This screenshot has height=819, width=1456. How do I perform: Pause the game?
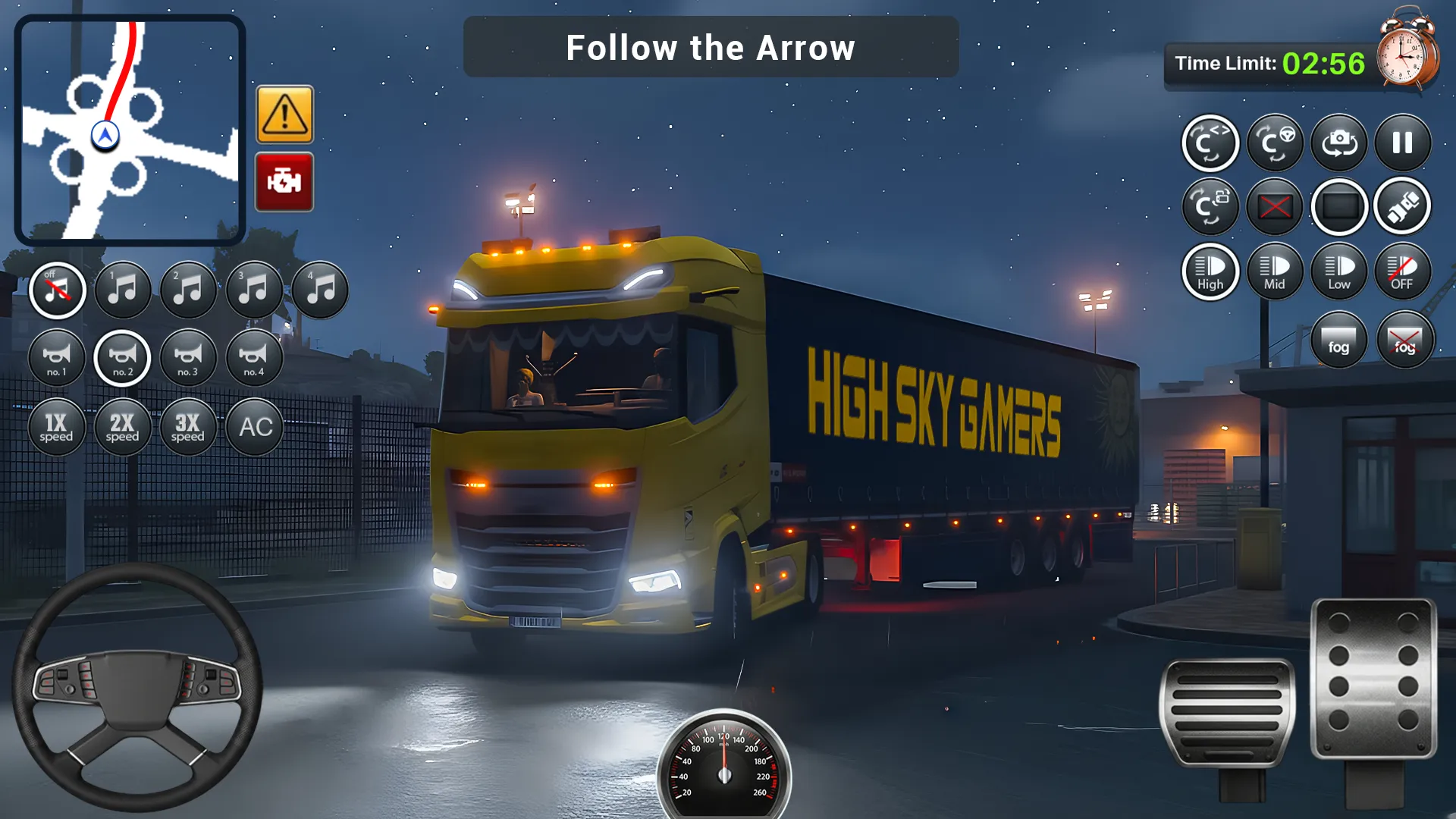(1403, 143)
